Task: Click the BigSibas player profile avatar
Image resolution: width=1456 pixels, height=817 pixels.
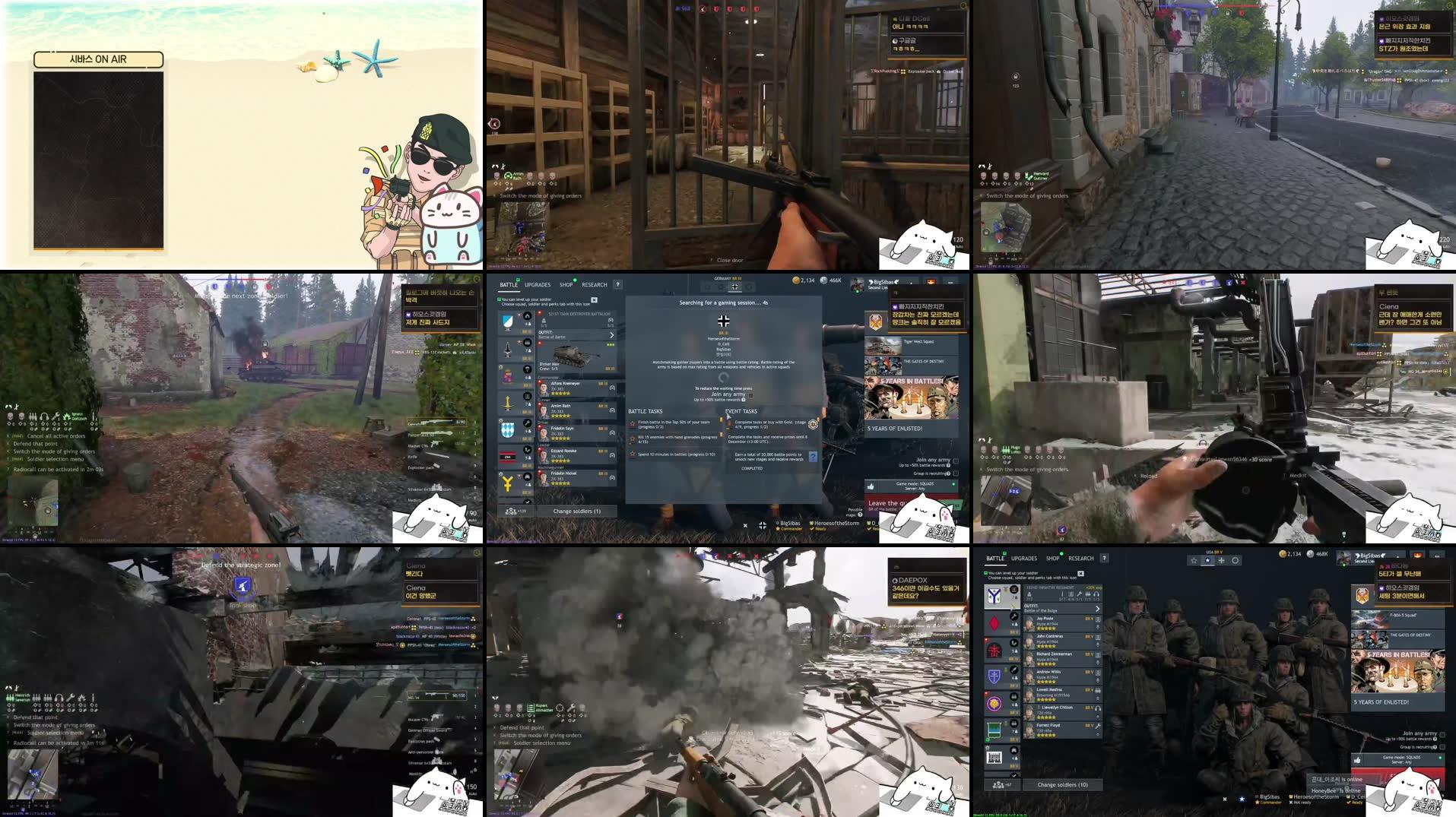Action: pyautogui.click(x=857, y=285)
